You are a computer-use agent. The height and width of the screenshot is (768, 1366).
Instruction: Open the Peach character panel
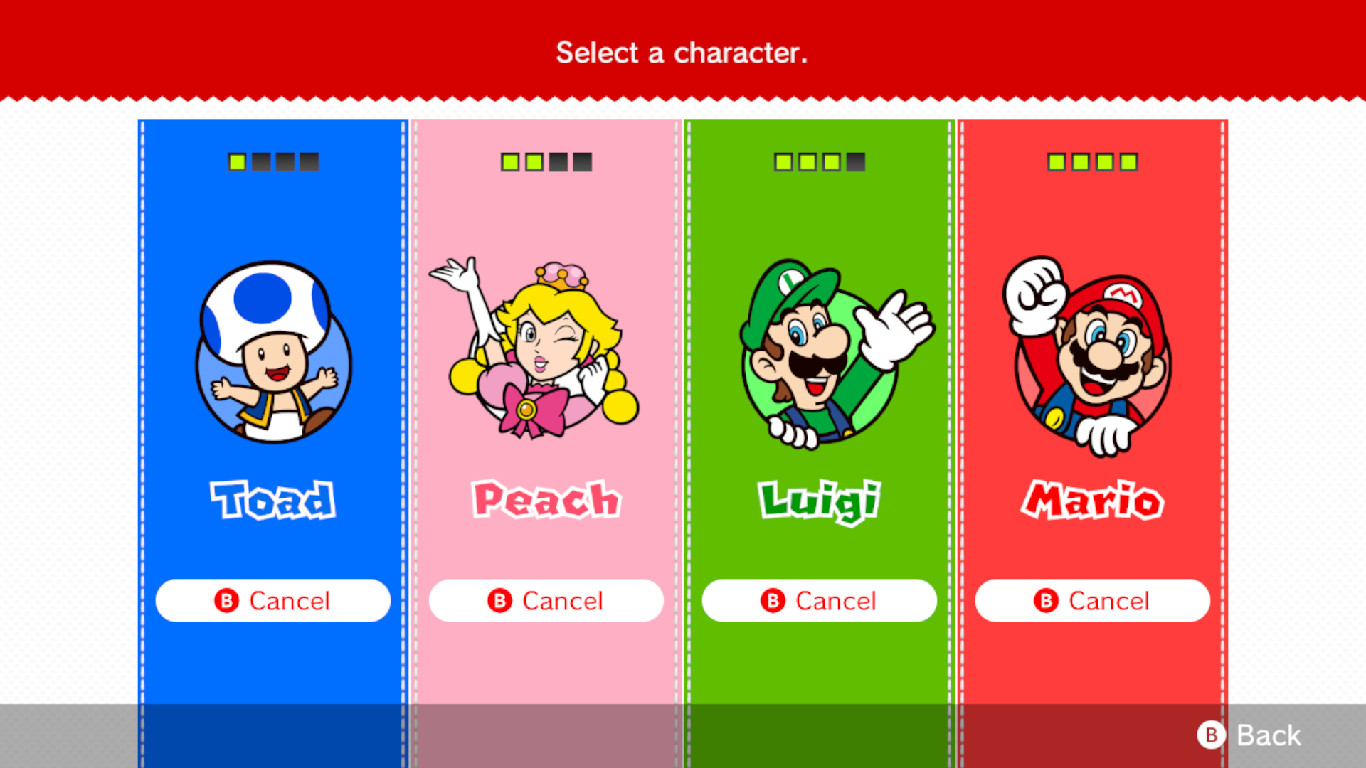[x=545, y=400]
